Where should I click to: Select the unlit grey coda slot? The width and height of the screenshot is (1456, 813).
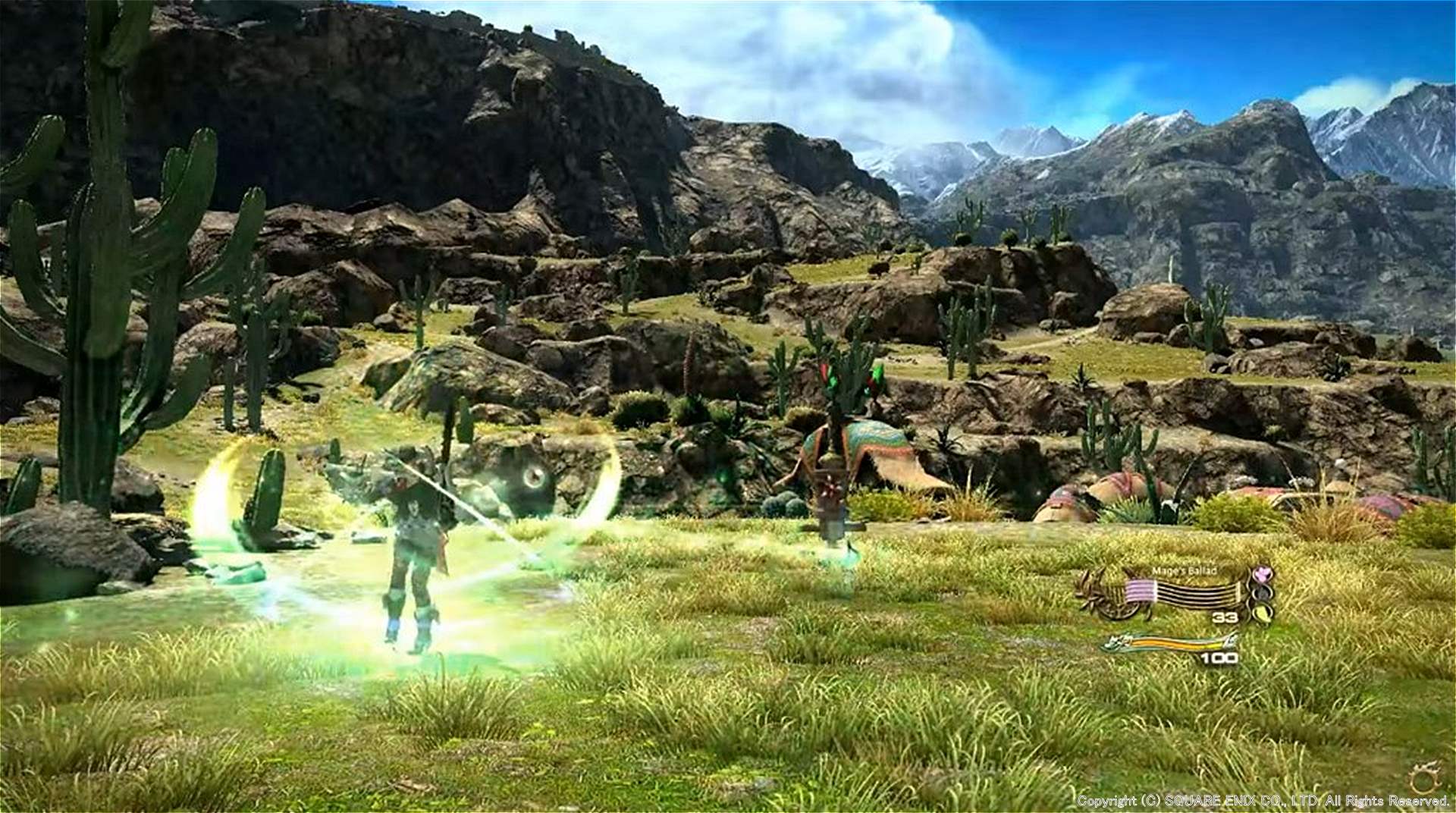pyautogui.click(x=1263, y=594)
